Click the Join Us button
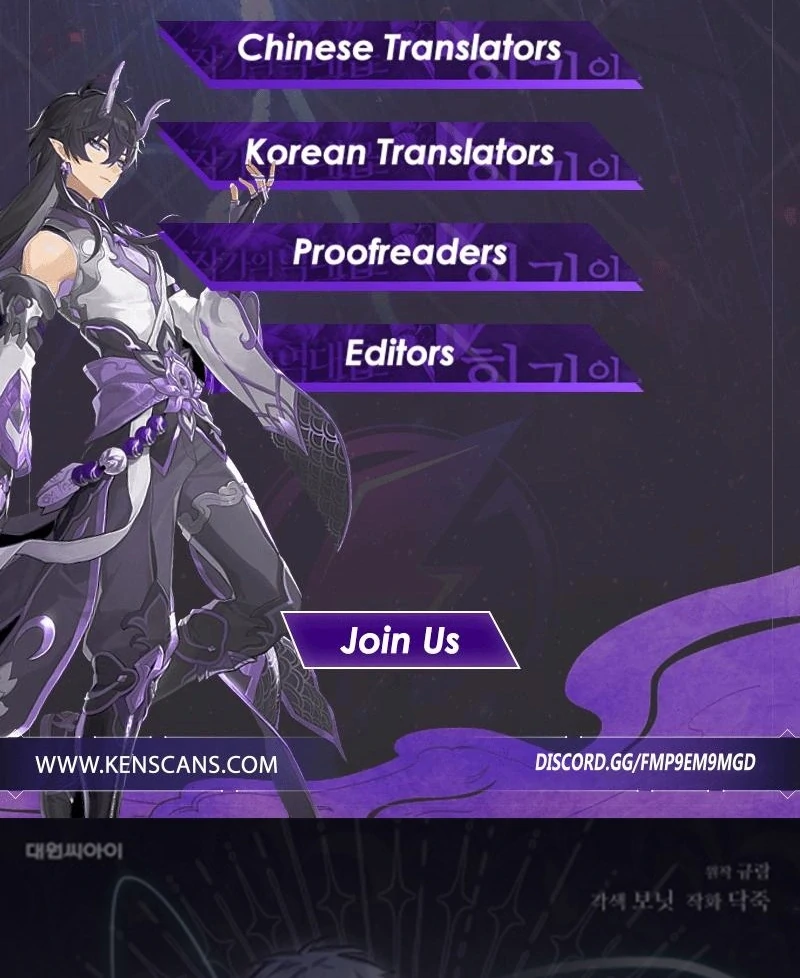The image size is (800, 978). [x=400, y=640]
